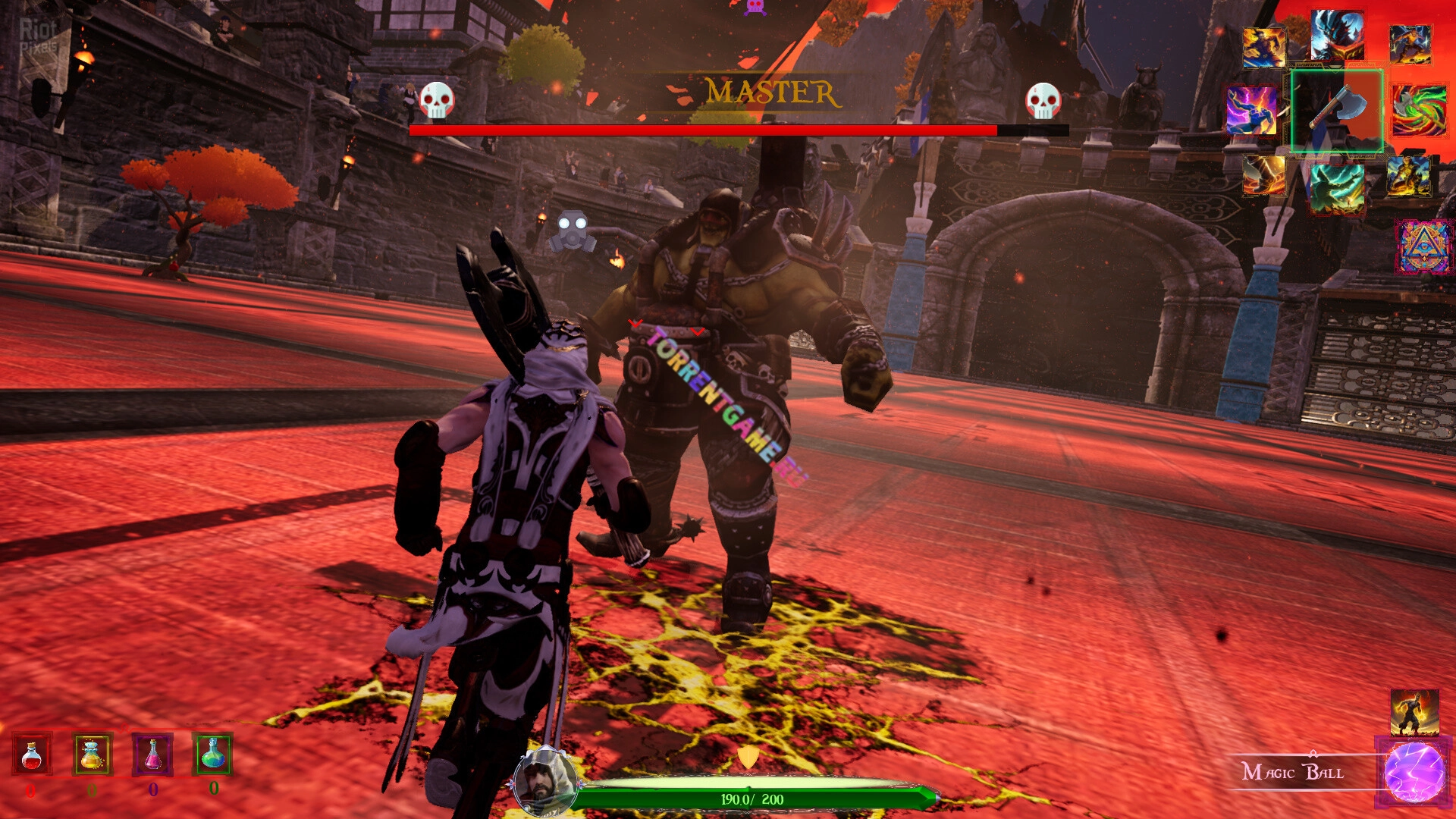This screenshot has height=819, width=1456.
Task: Select the central axe weapon slot
Action: pos(1337,111)
